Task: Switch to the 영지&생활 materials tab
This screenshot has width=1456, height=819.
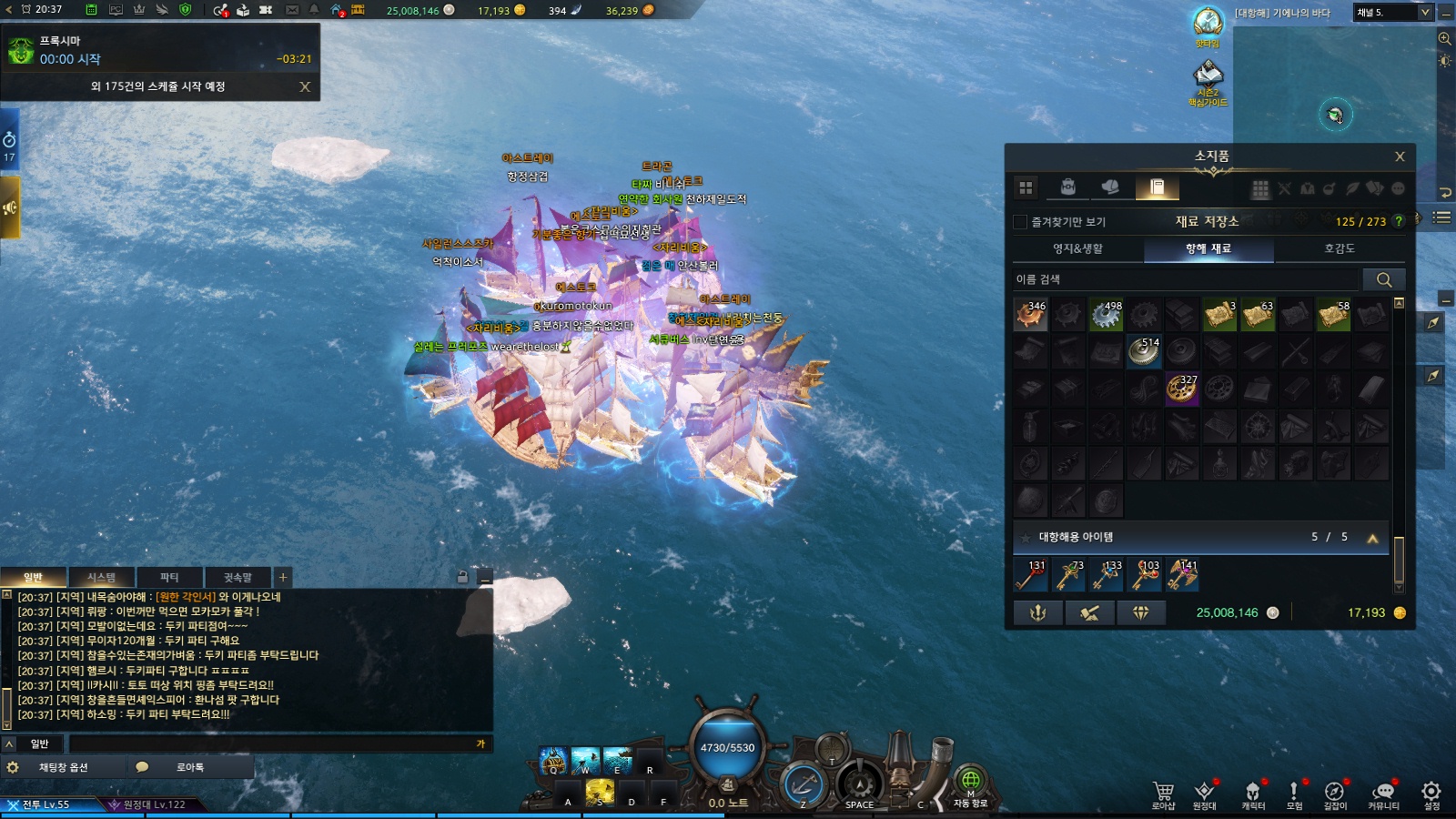Action: (1077, 248)
